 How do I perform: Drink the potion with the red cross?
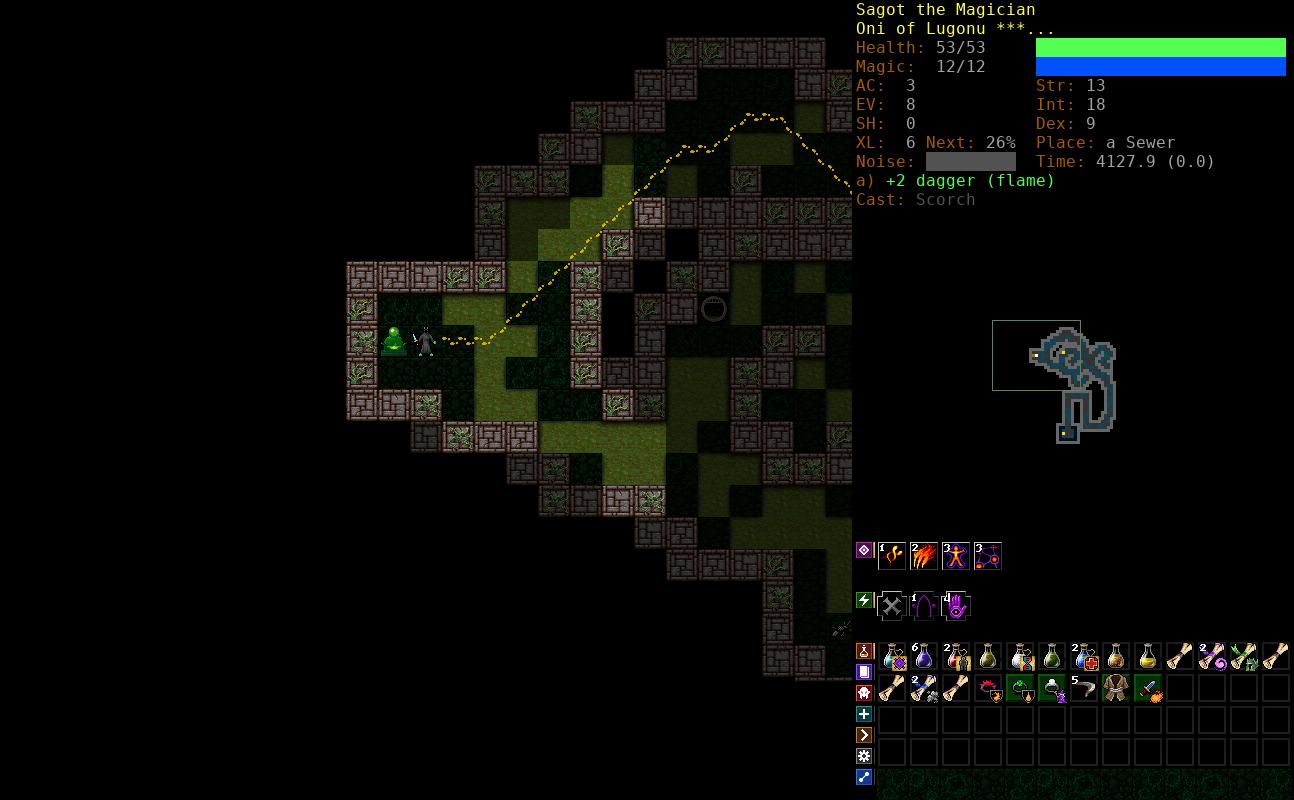click(x=1084, y=657)
